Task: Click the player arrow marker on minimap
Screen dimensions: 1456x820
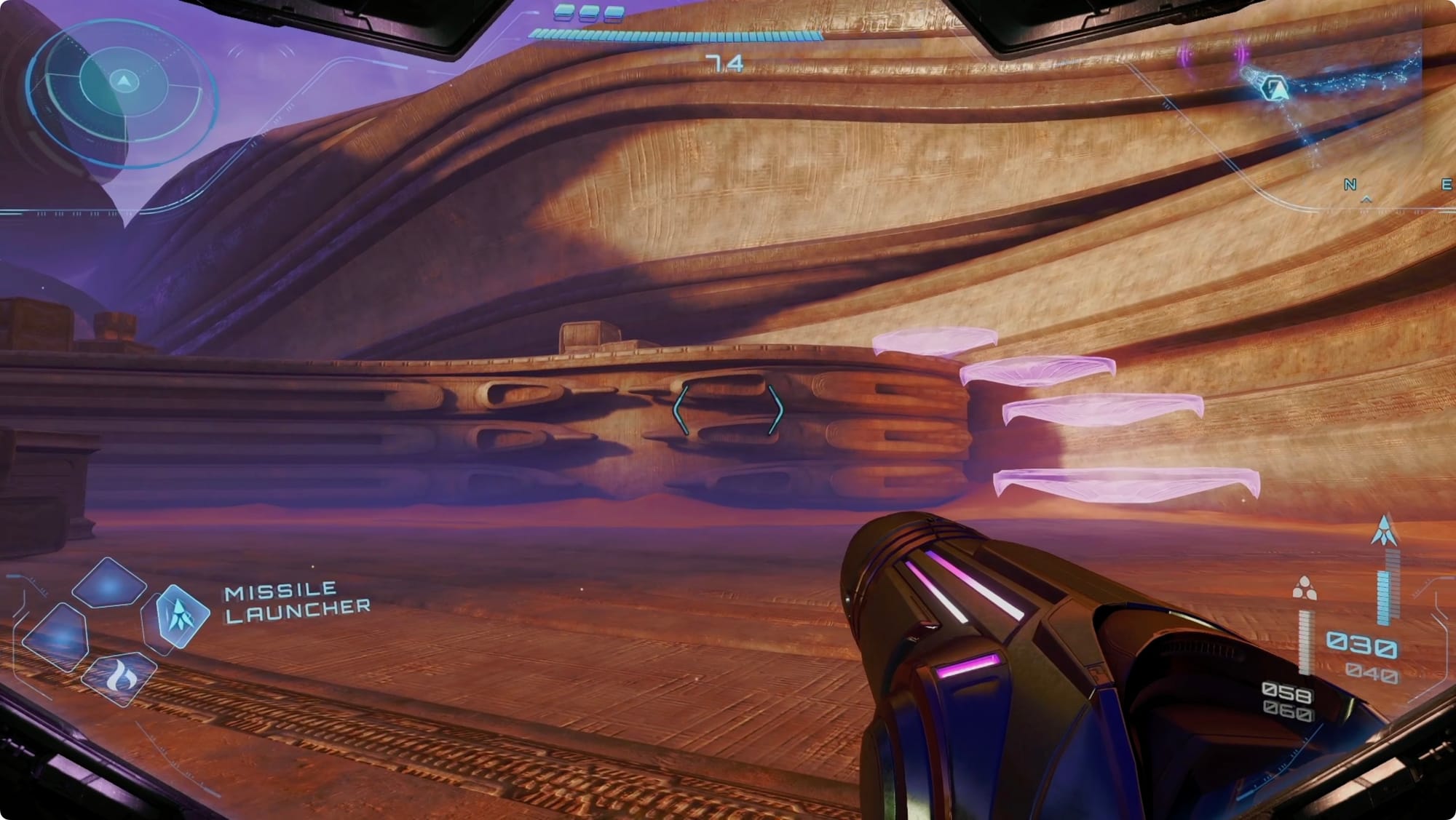Action: click(x=1275, y=89)
